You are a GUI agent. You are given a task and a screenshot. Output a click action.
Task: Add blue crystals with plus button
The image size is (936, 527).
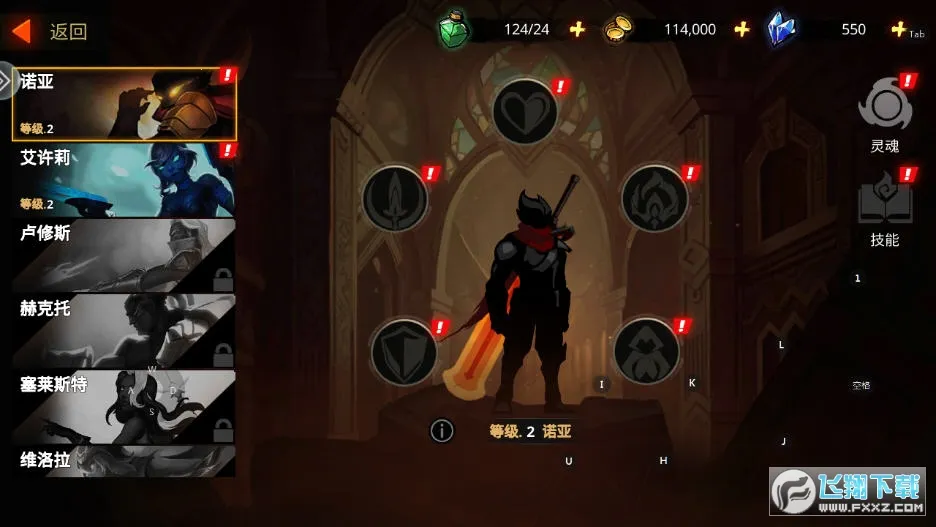pos(898,29)
